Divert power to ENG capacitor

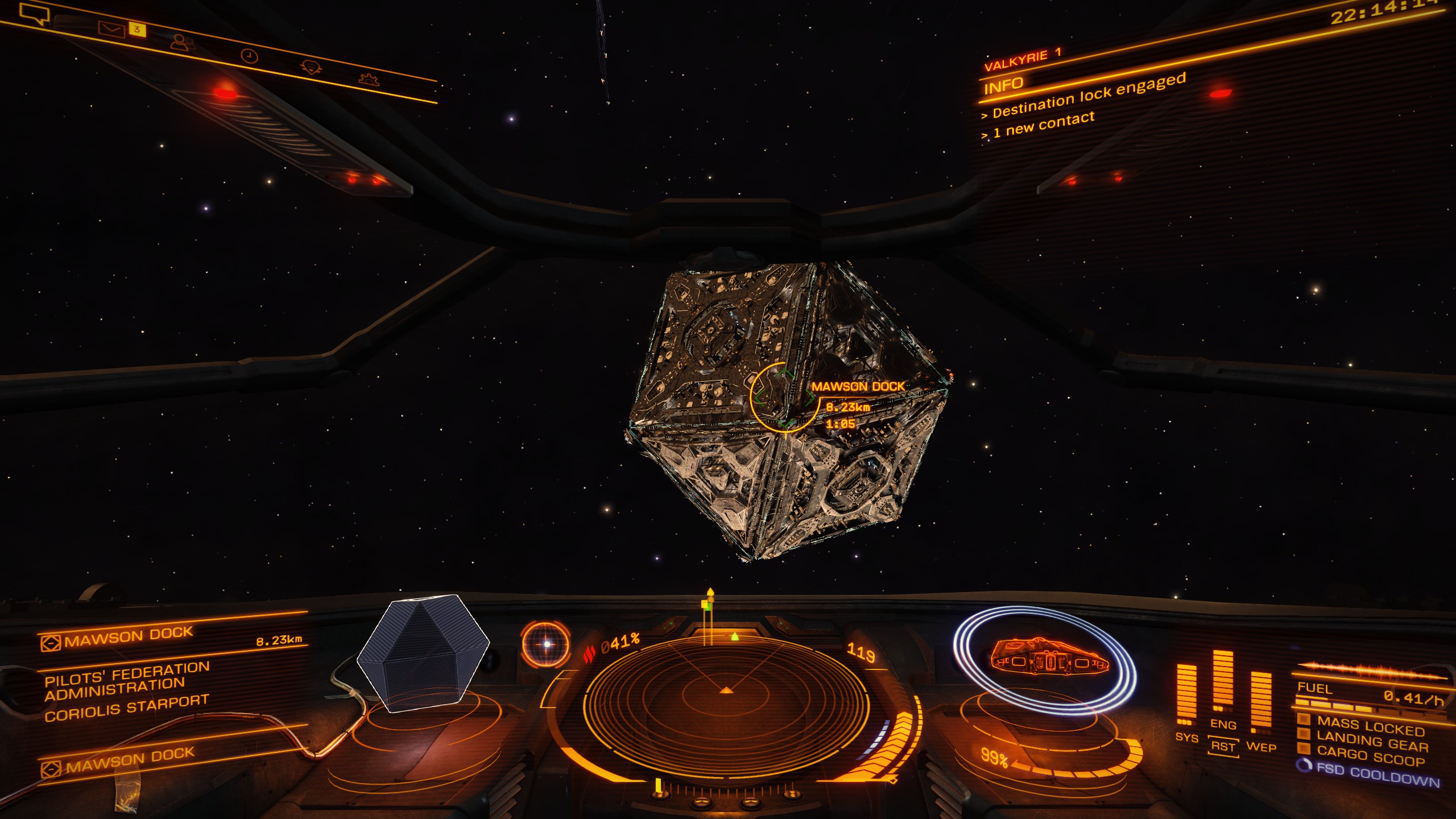click(1223, 724)
